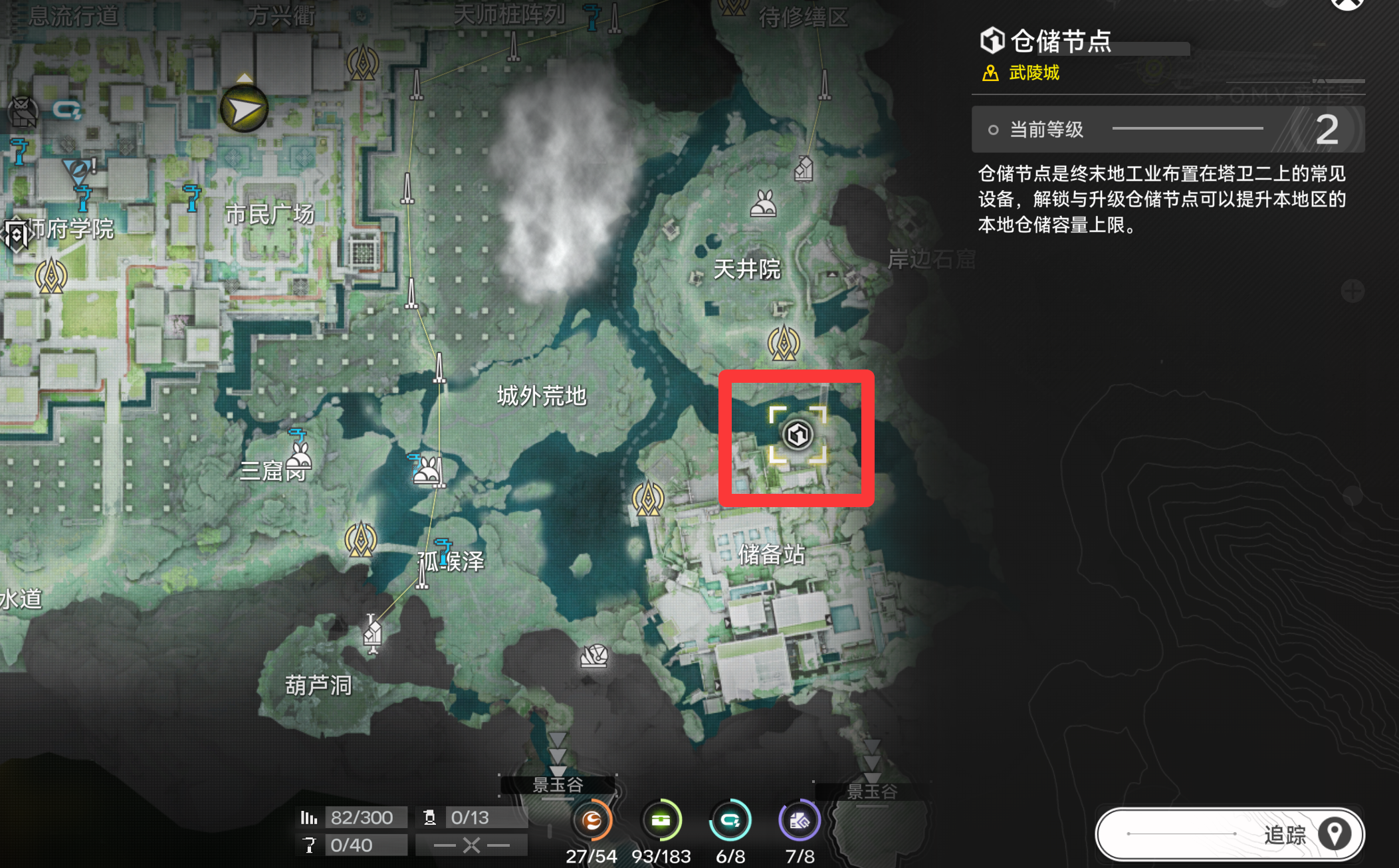Close the 仓储节点 info panel
The height and width of the screenshot is (868, 1399).
(1347, 5)
